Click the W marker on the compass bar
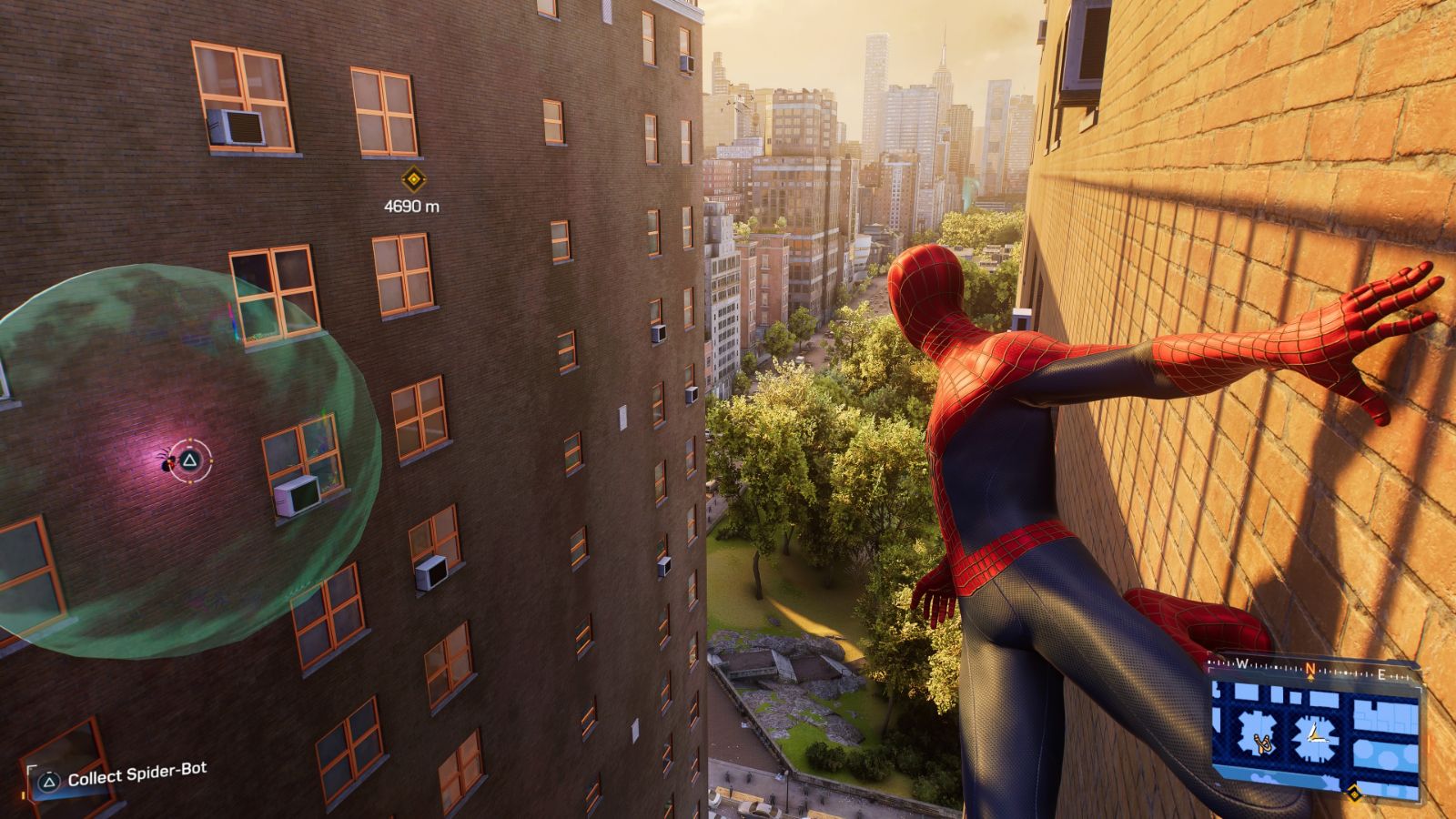 pyautogui.click(x=1241, y=663)
